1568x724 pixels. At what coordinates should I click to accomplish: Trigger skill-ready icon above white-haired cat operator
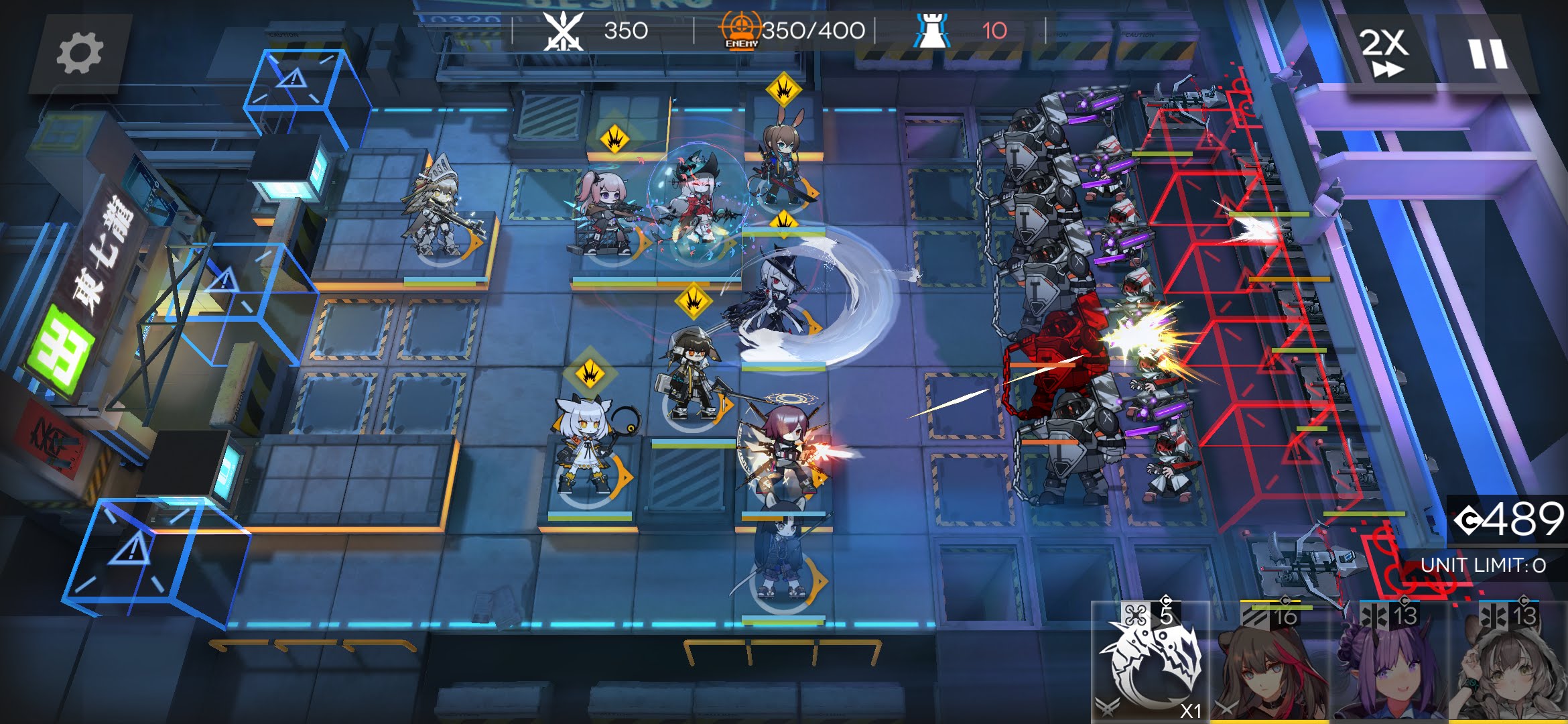pyautogui.click(x=590, y=373)
